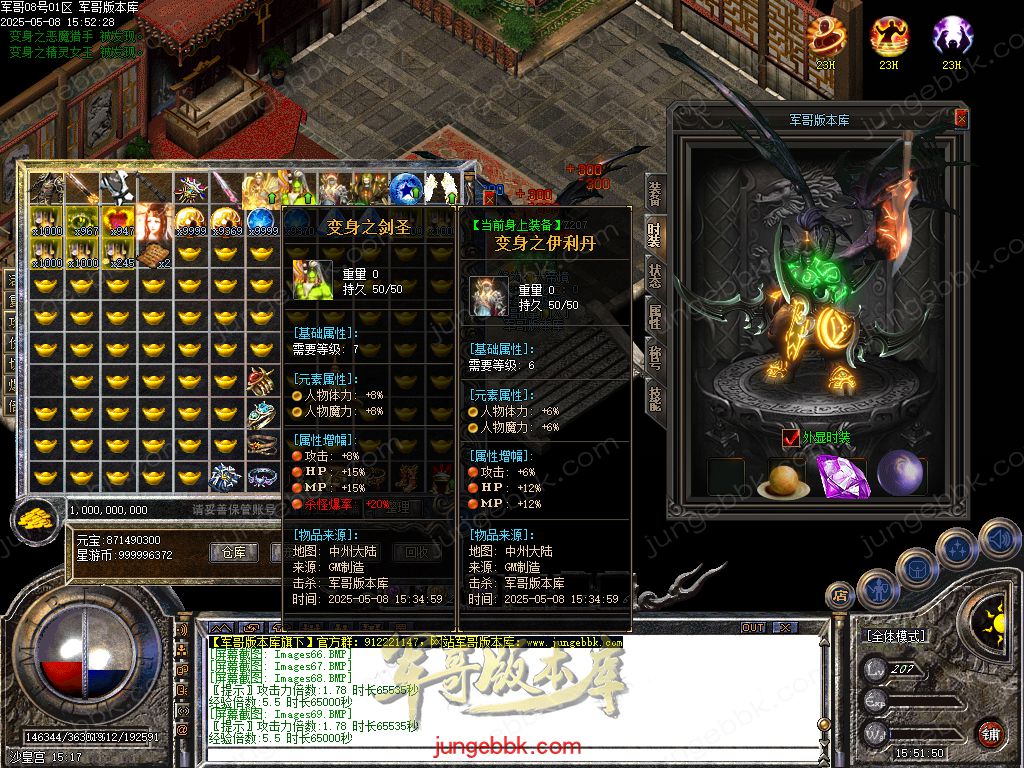Open the 状态 status tab
1024x768 pixels.
coord(655,274)
